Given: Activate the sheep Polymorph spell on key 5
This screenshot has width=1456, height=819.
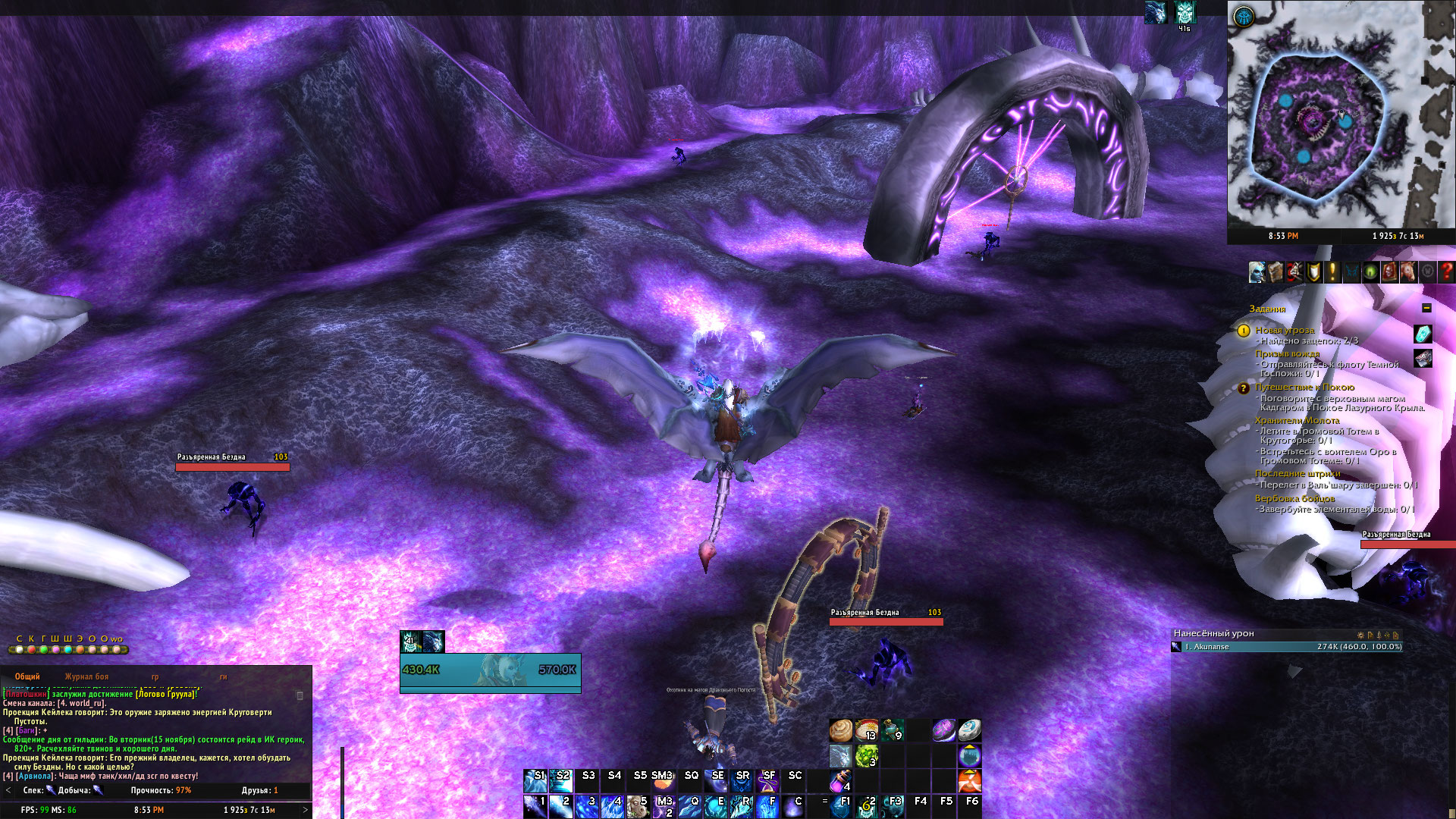Looking at the screenshot, I should tap(637, 807).
